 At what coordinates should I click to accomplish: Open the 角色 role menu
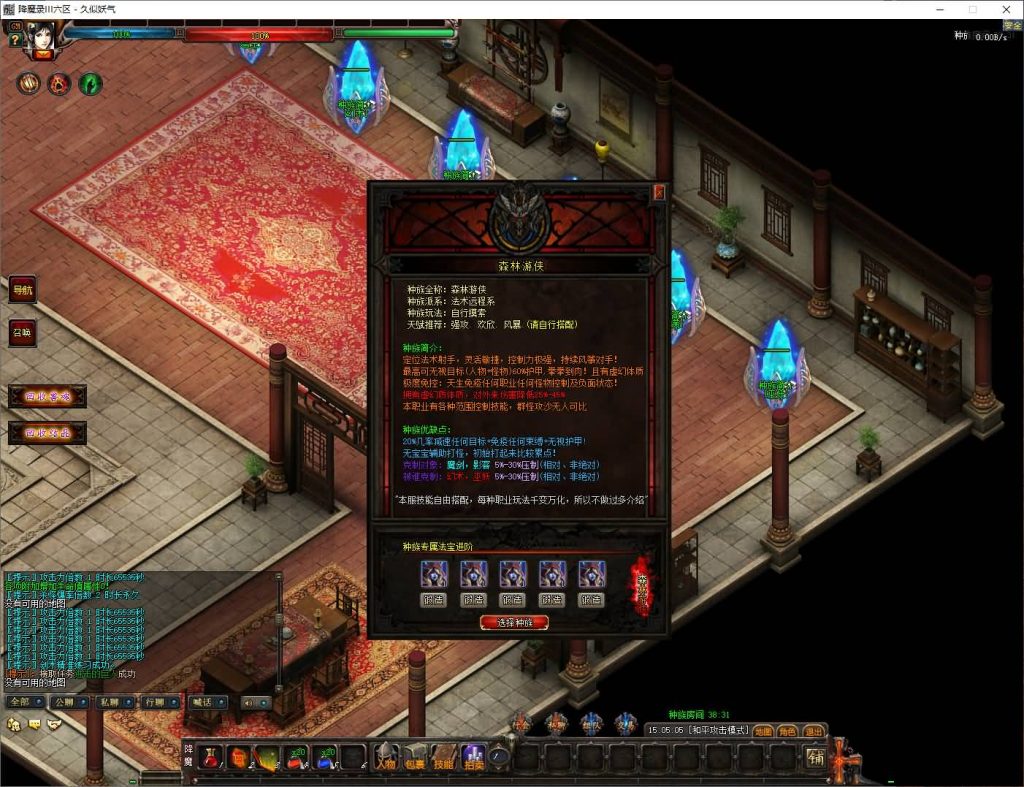coord(788,731)
